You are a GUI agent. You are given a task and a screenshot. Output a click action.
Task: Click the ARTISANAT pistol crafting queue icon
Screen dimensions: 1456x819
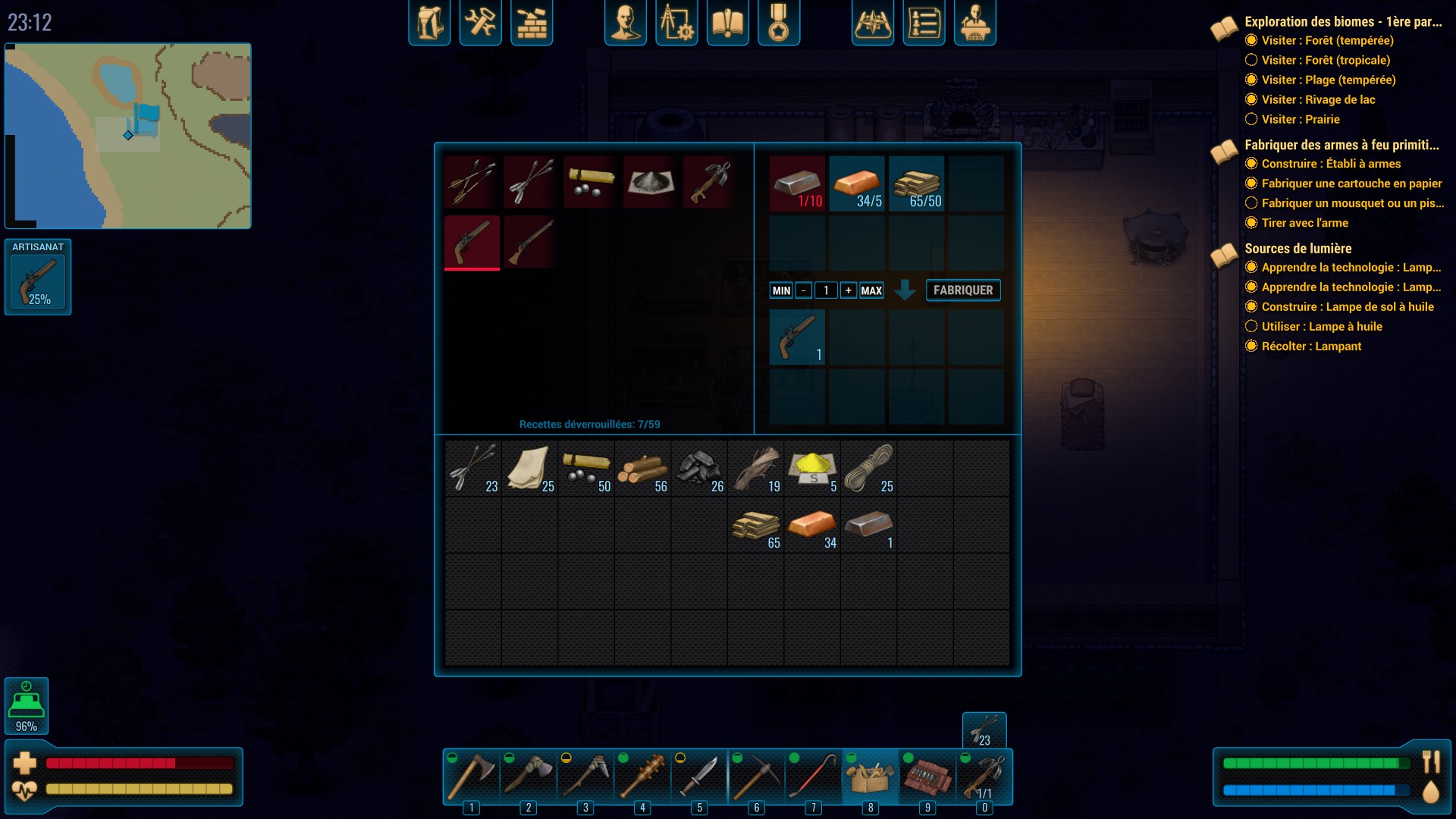[38, 281]
